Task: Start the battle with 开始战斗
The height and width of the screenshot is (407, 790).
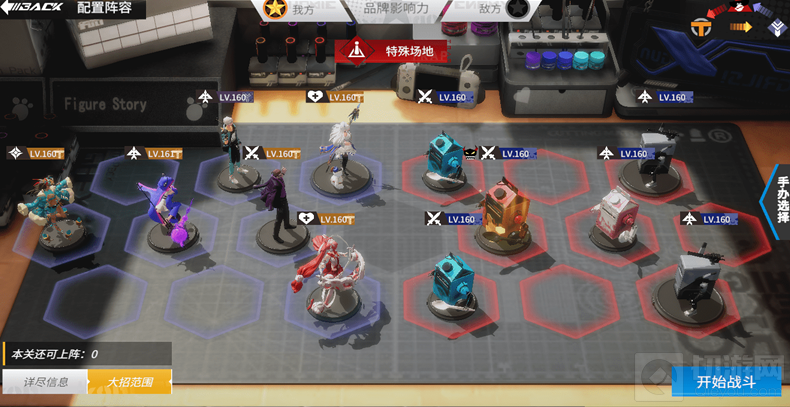Action: pyautogui.click(x=726, y=382)
